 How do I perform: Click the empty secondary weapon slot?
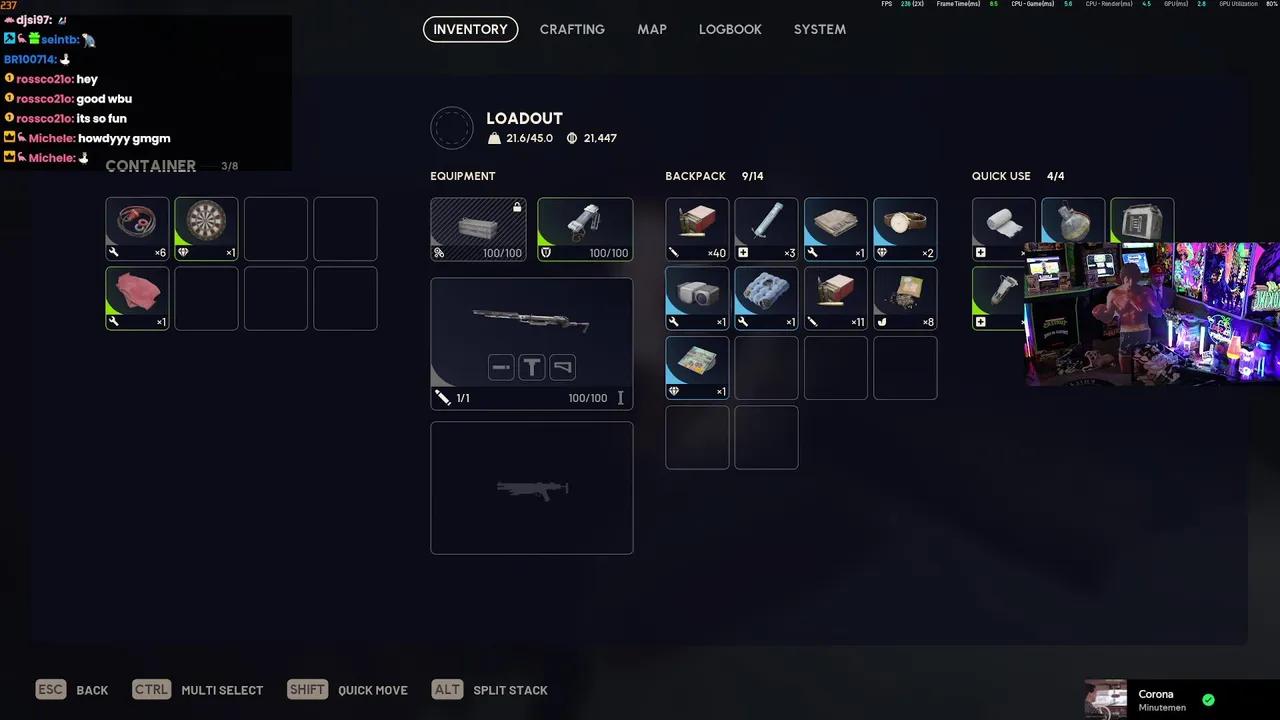tap(531, 487)
